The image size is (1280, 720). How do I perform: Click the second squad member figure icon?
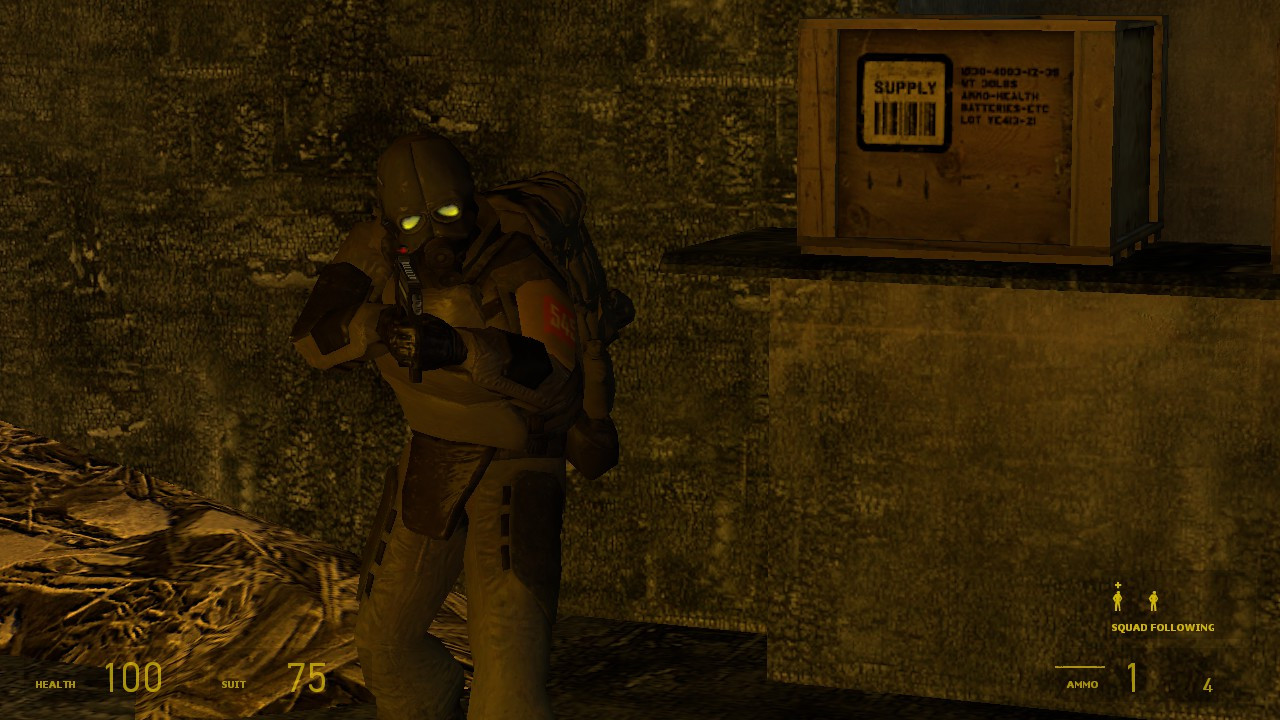point(1155,601)
